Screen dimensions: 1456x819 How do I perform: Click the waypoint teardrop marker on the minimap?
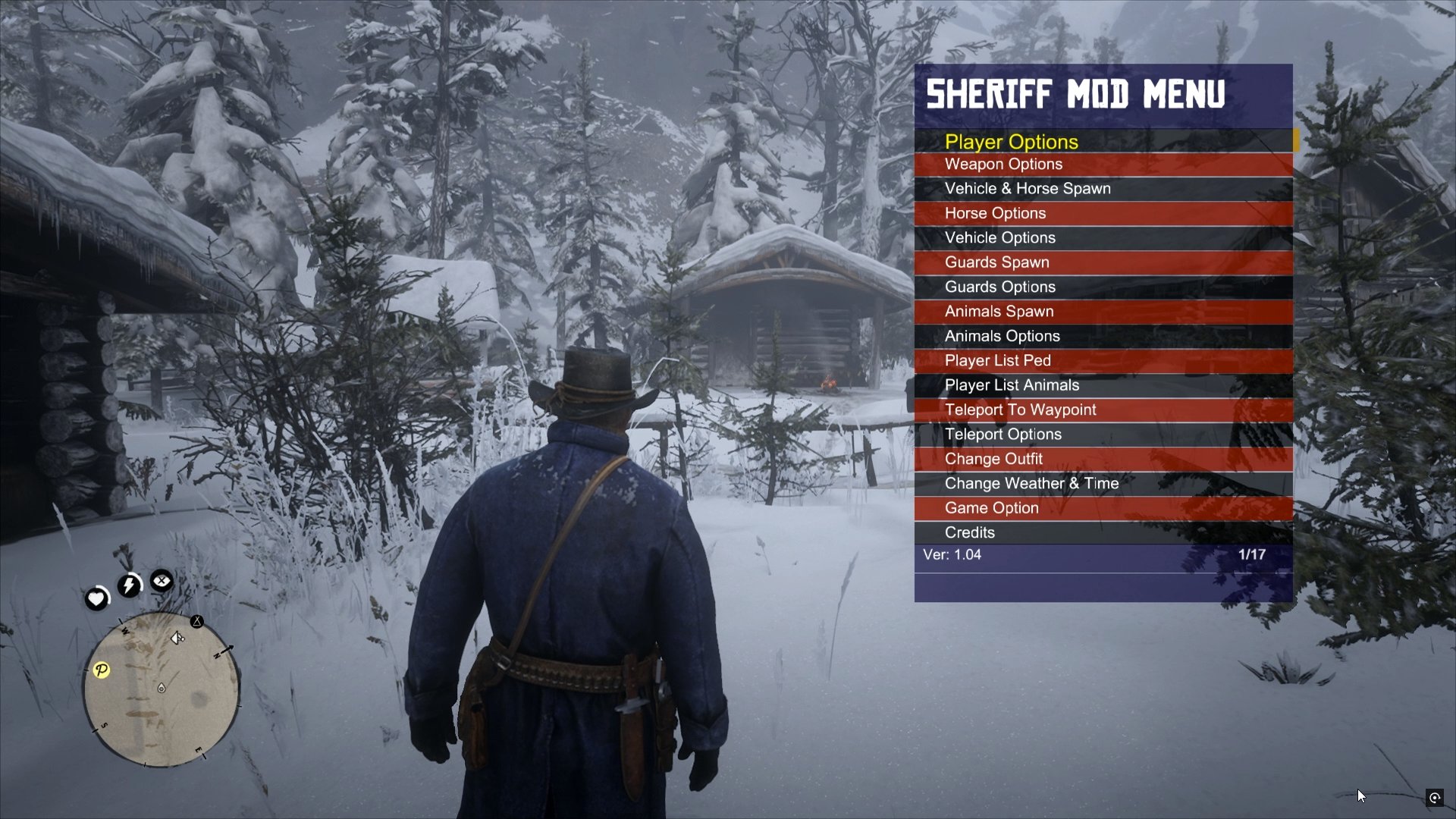pos(162,688)
